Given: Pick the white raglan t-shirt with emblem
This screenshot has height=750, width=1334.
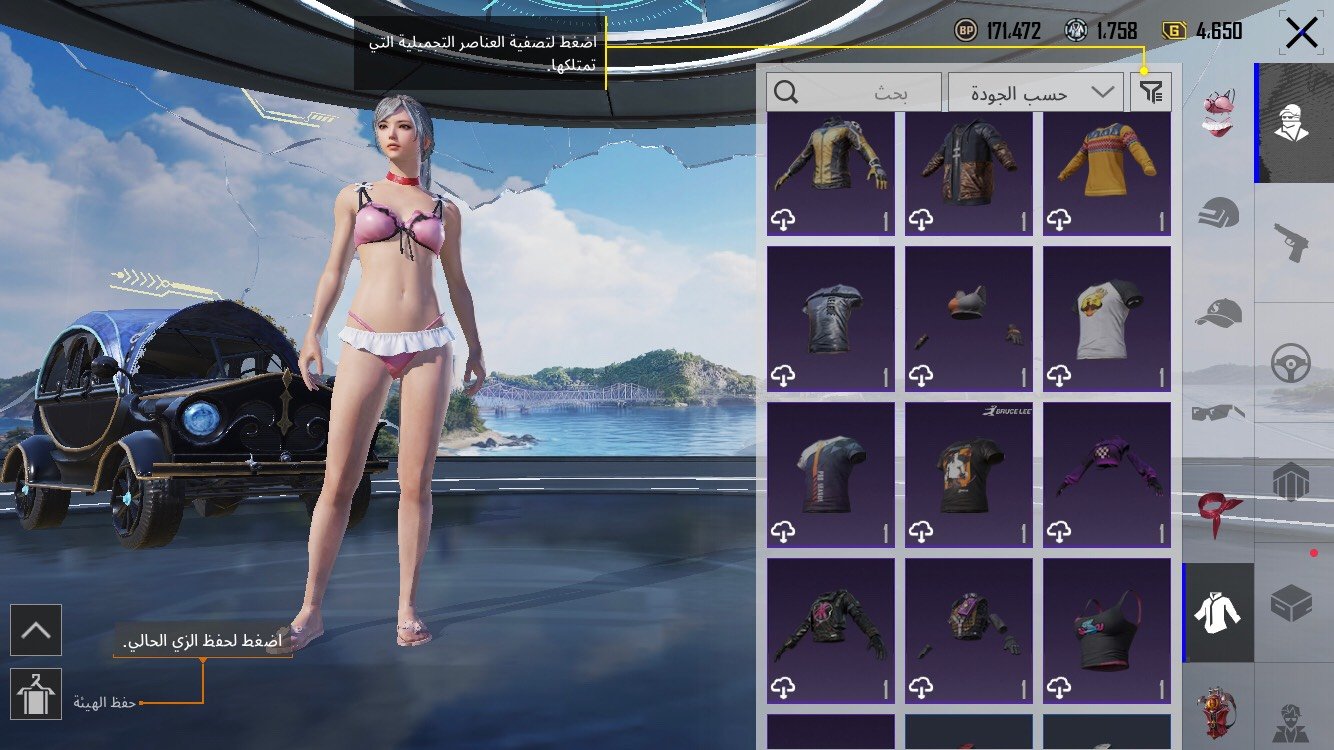Looking at the screenshot, I should pyautogui.click(x=1106, y=319).
